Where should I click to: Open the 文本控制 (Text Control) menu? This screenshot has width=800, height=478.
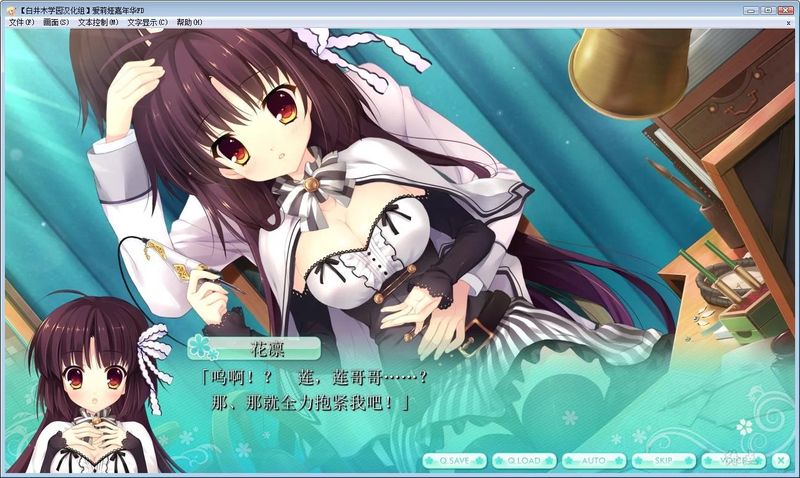[98, 22]
